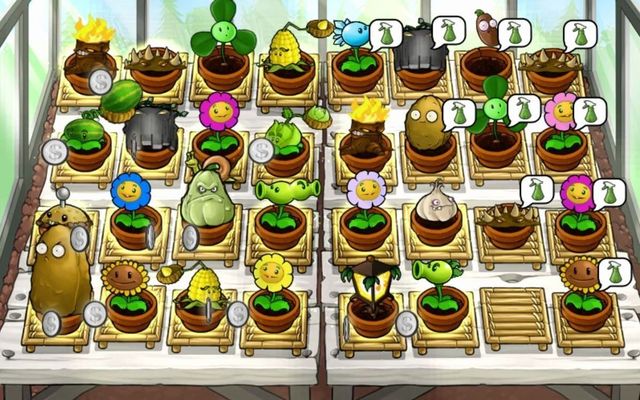
Task: Select the spray bubble beside the magenta marigold
Action: point(607,191)
